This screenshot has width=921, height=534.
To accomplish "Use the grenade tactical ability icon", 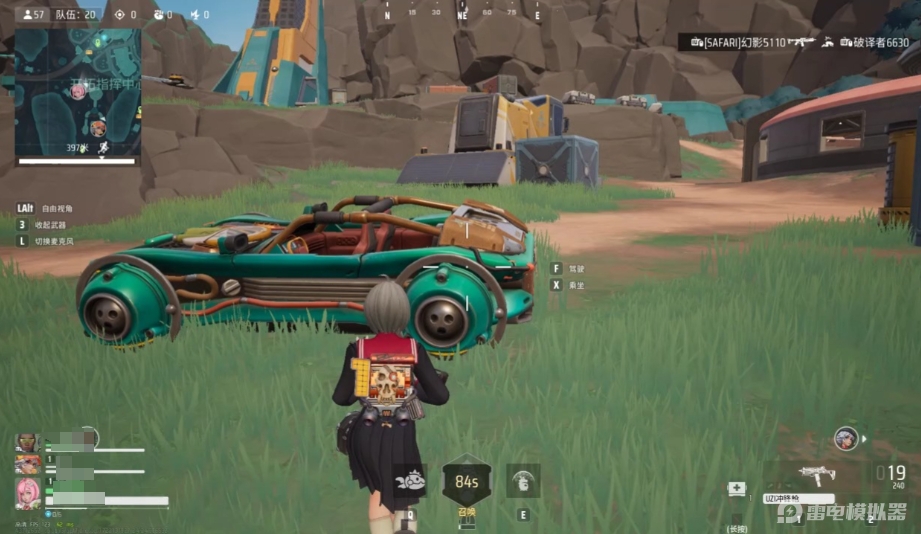I will point(522,479).
